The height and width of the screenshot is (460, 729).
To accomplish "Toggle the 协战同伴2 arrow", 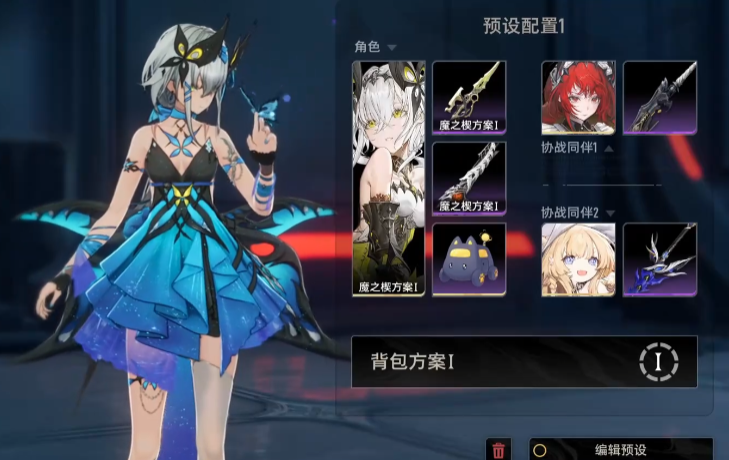I will point(609,212).
